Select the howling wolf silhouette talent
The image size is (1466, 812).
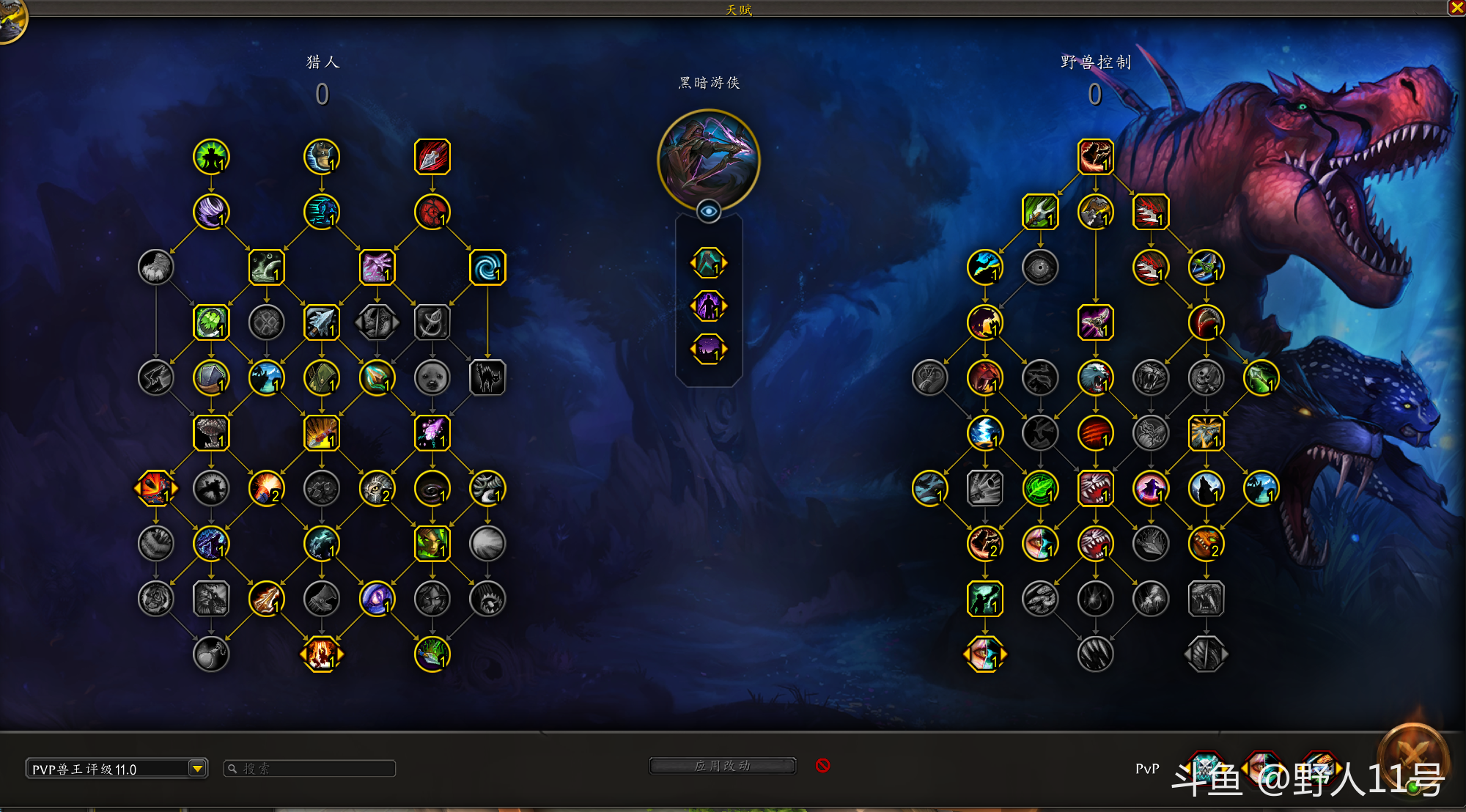click(x=1206, y=489)
